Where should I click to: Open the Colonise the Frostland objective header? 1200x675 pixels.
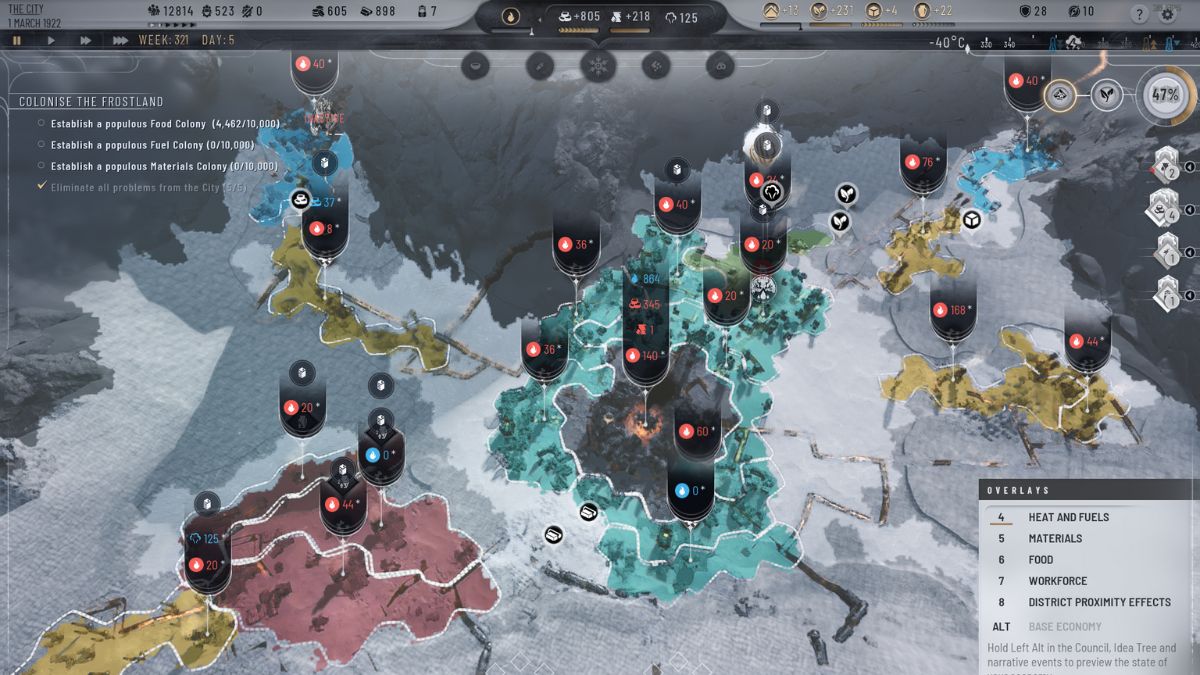tap(91, 102)
